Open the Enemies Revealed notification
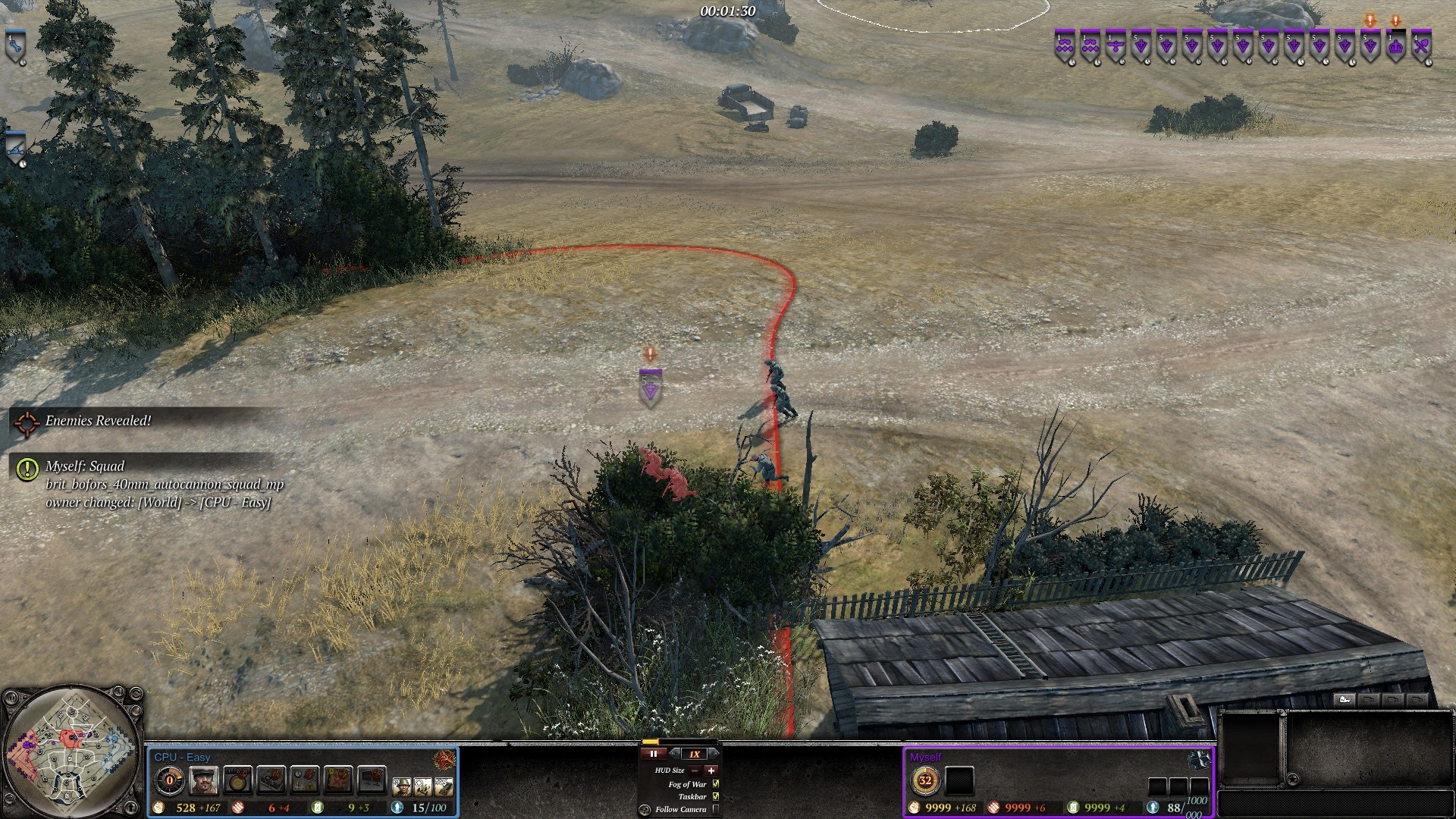The image size is (1456, 819). 97,421
